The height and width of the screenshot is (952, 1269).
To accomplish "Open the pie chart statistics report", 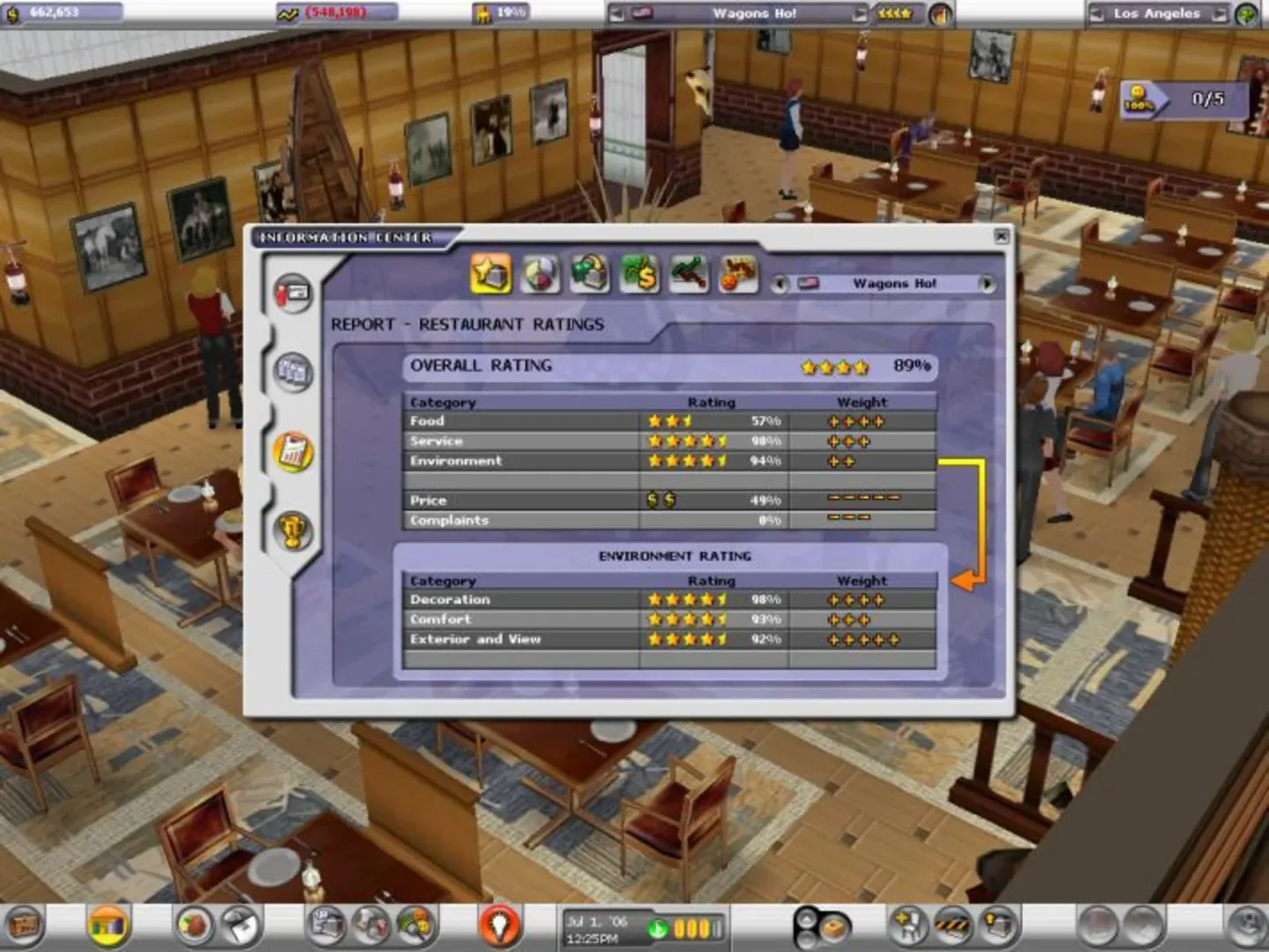I will pyautogui.click(x=540, y=274).
